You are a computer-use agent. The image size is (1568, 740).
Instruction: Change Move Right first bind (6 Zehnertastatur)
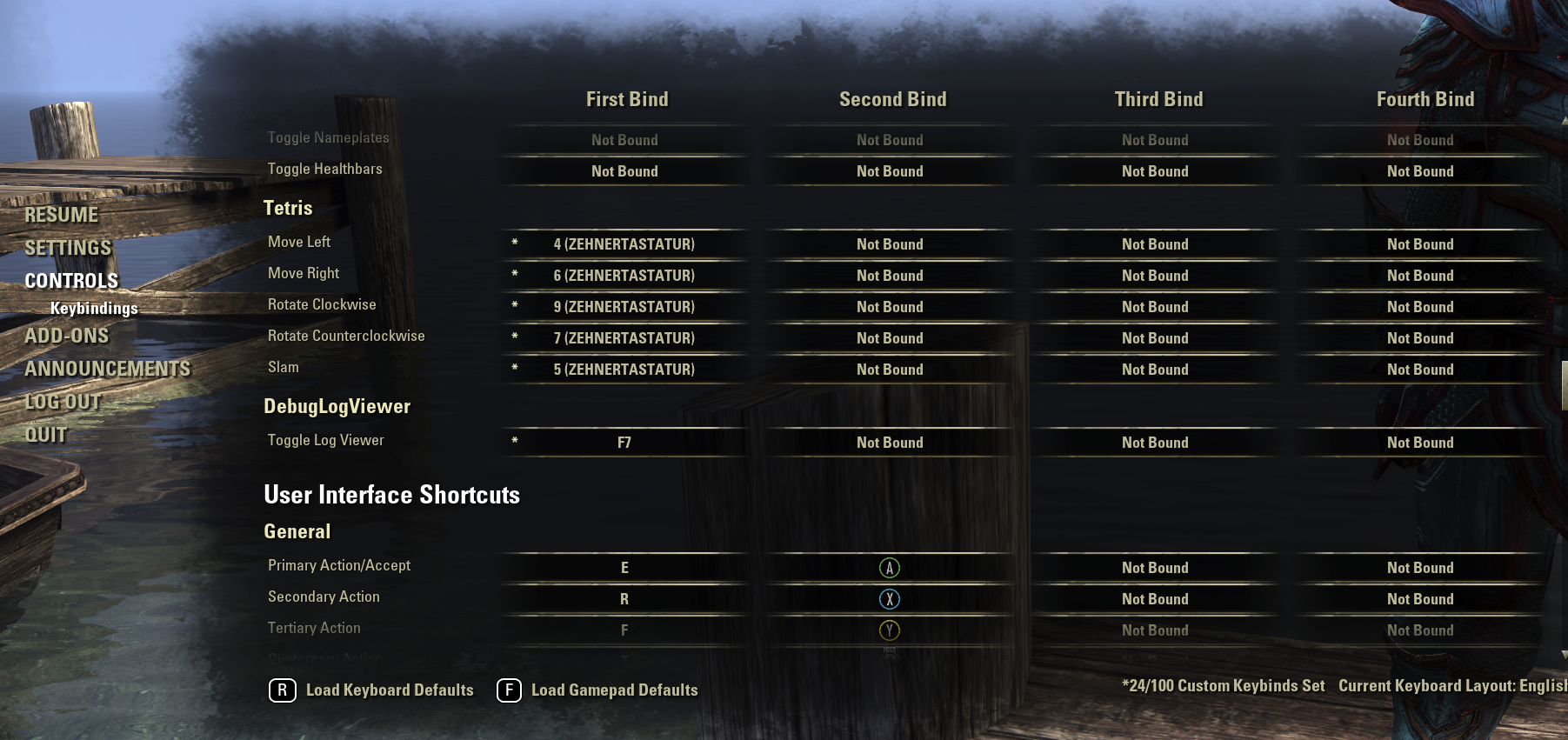pyautogui.click(x=624, y=276)
